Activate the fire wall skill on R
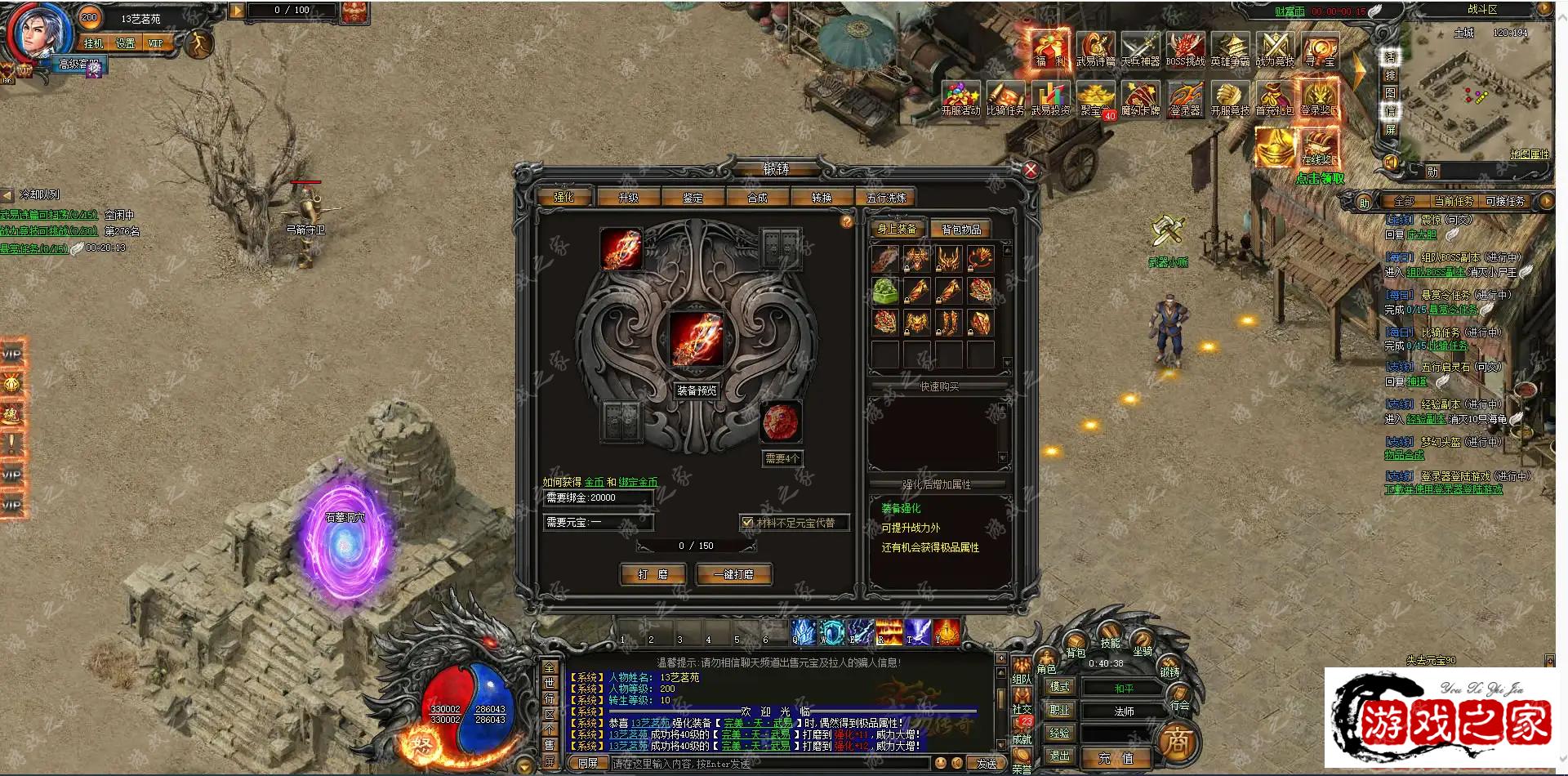This screenshot has height=776, width=1568. pyautogui.click(x=889, y=631)
